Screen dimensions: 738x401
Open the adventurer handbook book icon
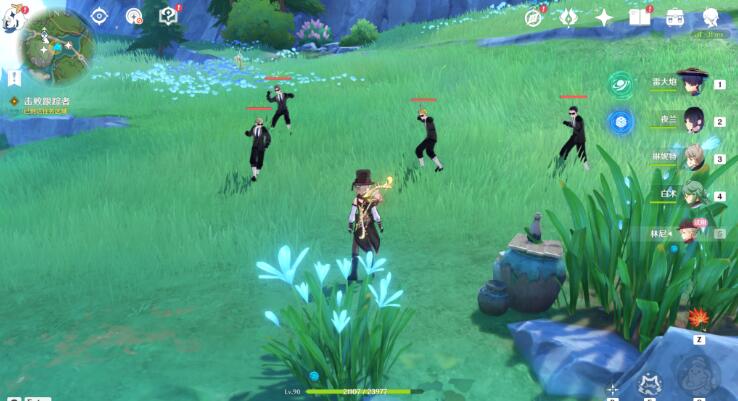640,16
